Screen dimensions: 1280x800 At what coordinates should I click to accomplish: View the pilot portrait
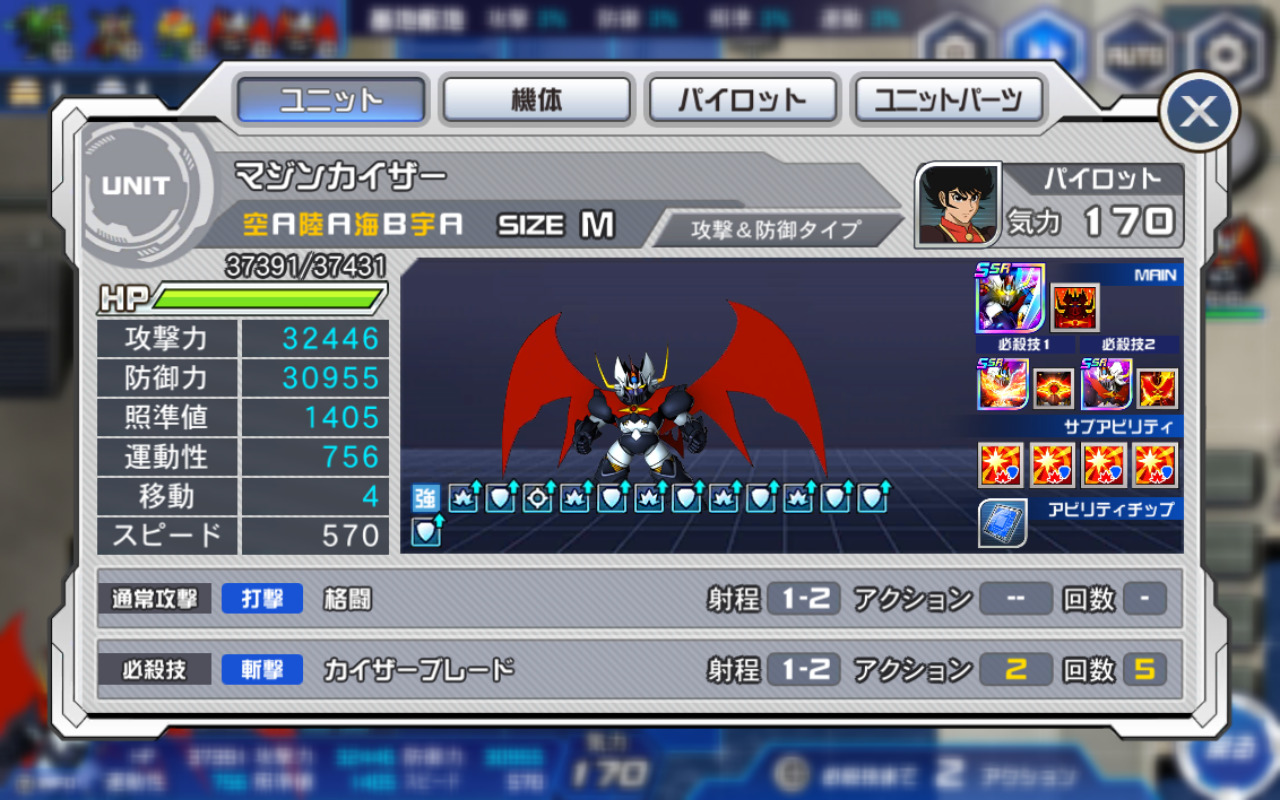pos(958,205)
